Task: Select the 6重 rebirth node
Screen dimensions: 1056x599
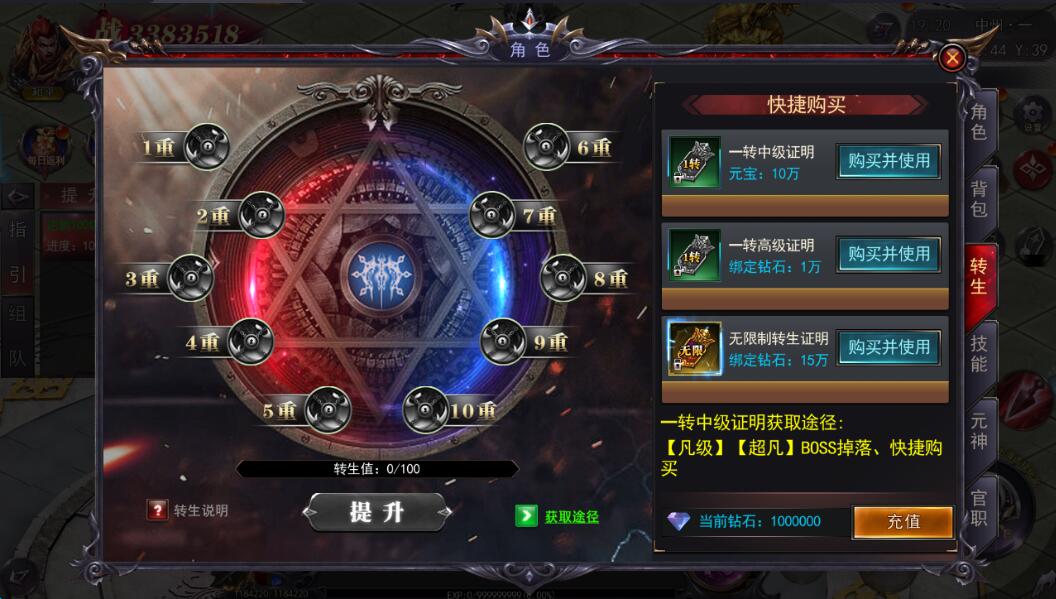Action: pos(547,147)
